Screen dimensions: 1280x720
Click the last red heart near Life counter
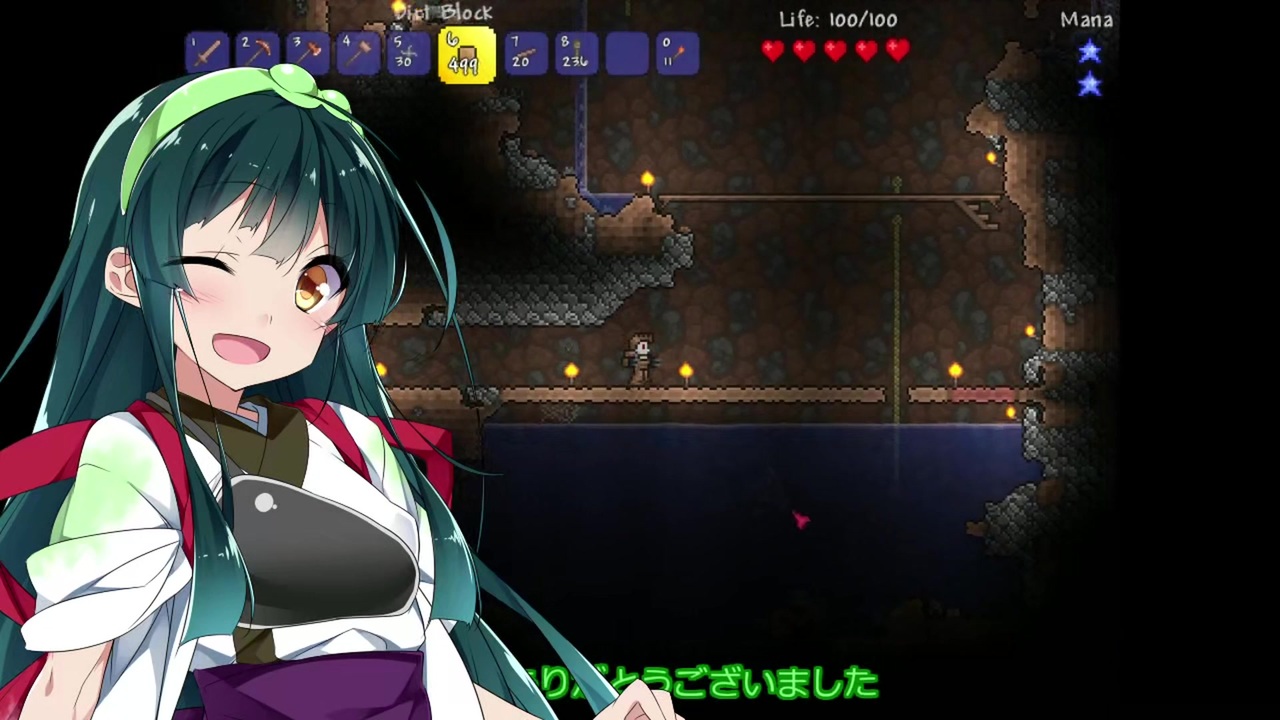pyautogui.click(x=898, y=50)
